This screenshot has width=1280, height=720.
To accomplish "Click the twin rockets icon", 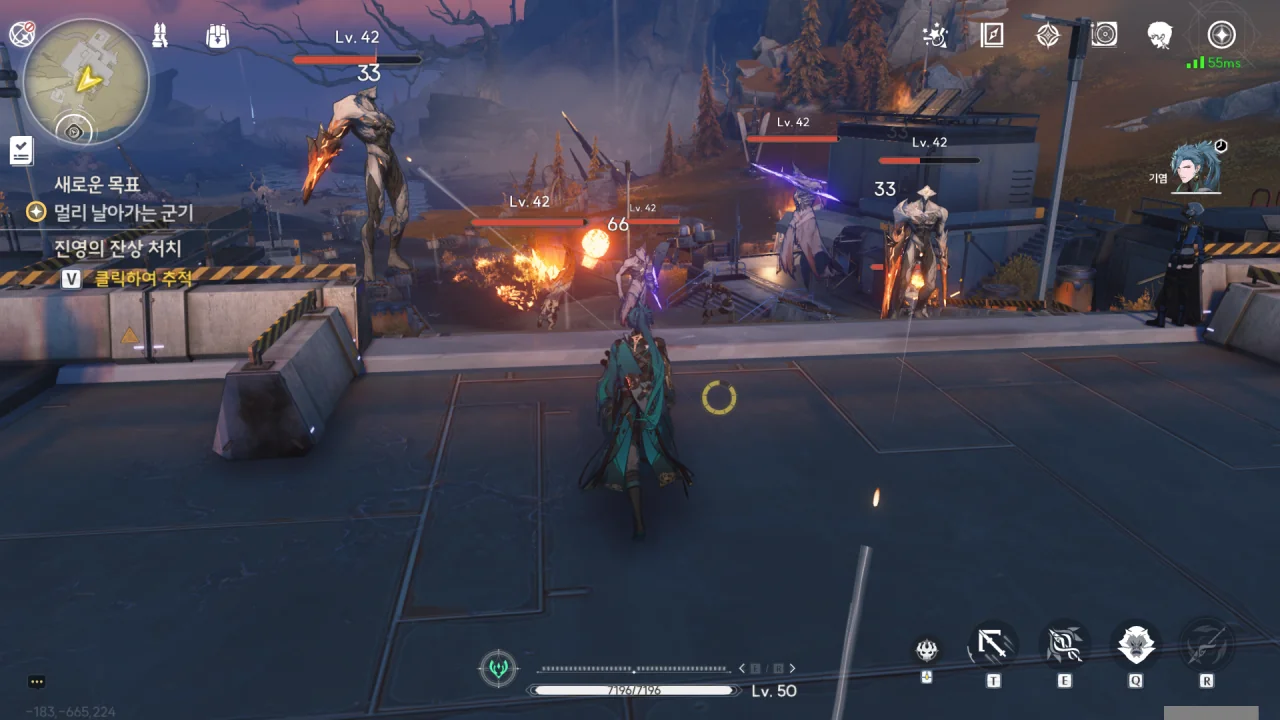I will point(160,36).
